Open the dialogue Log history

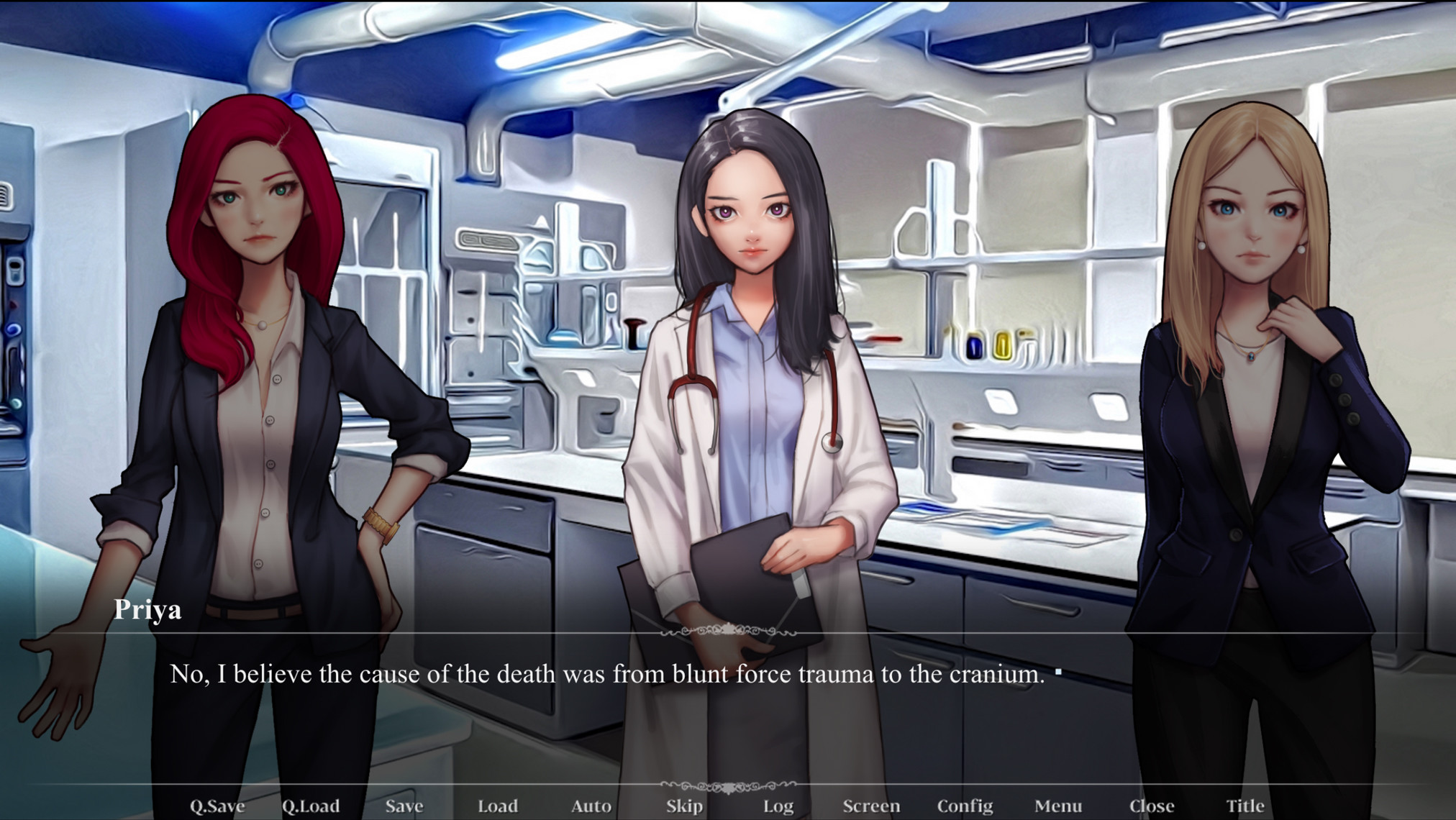tap(778, 806)
